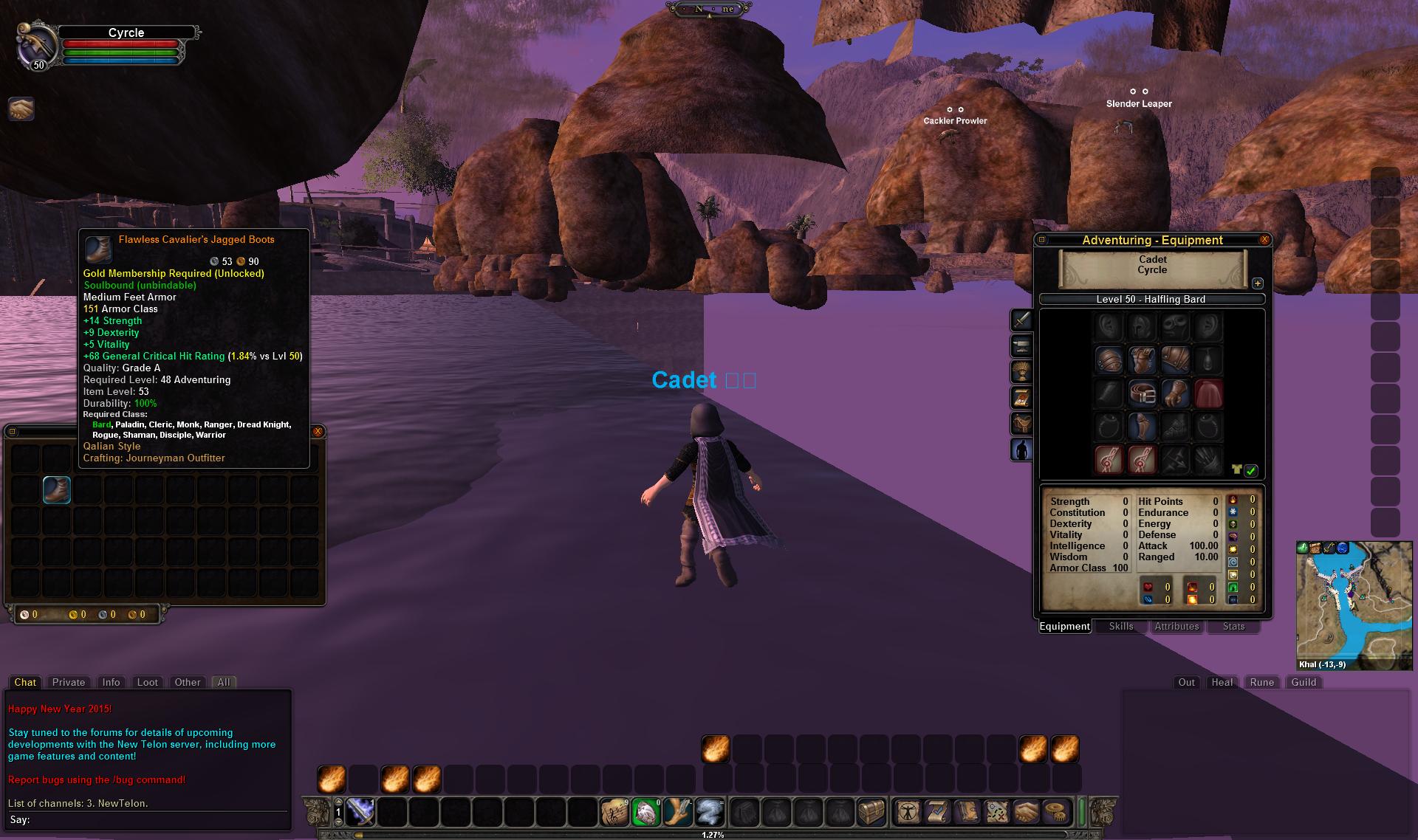The width and height of the screenshot is (1418, 840).
Task: Click the Say chat input field
Action: [x=148, y=820]
